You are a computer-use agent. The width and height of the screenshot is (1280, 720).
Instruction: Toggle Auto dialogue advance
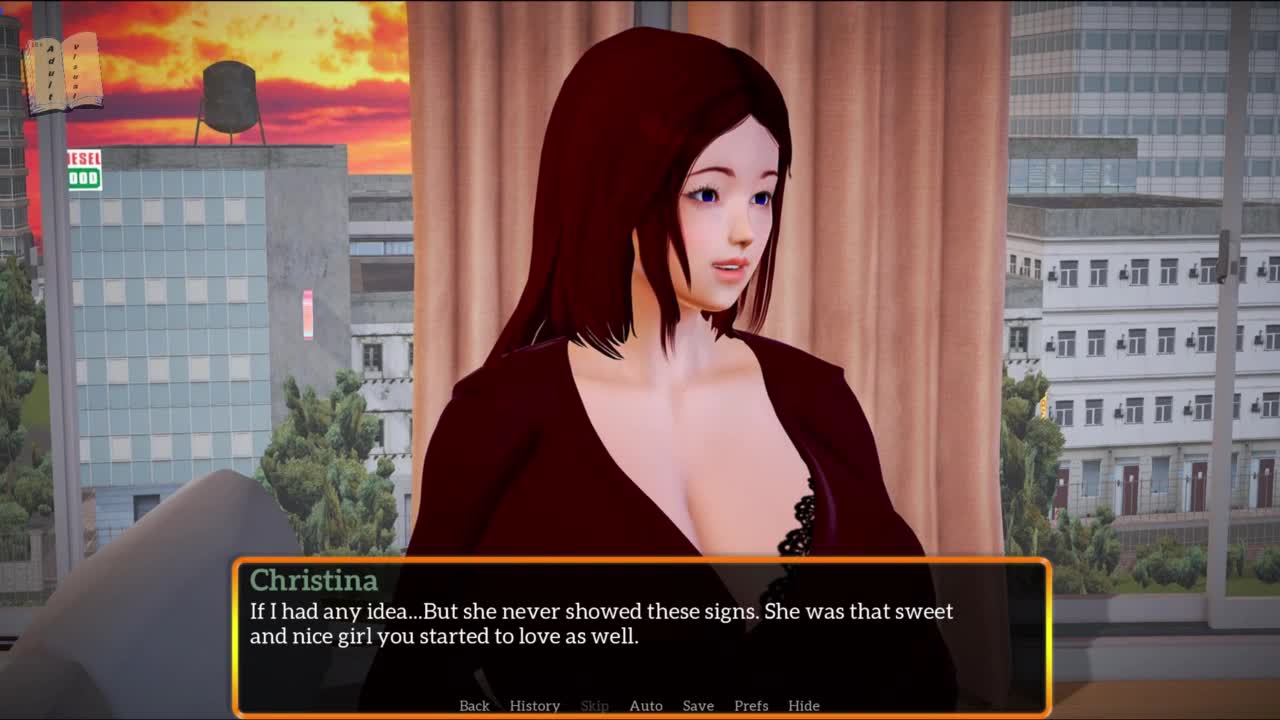coord(645,705)
